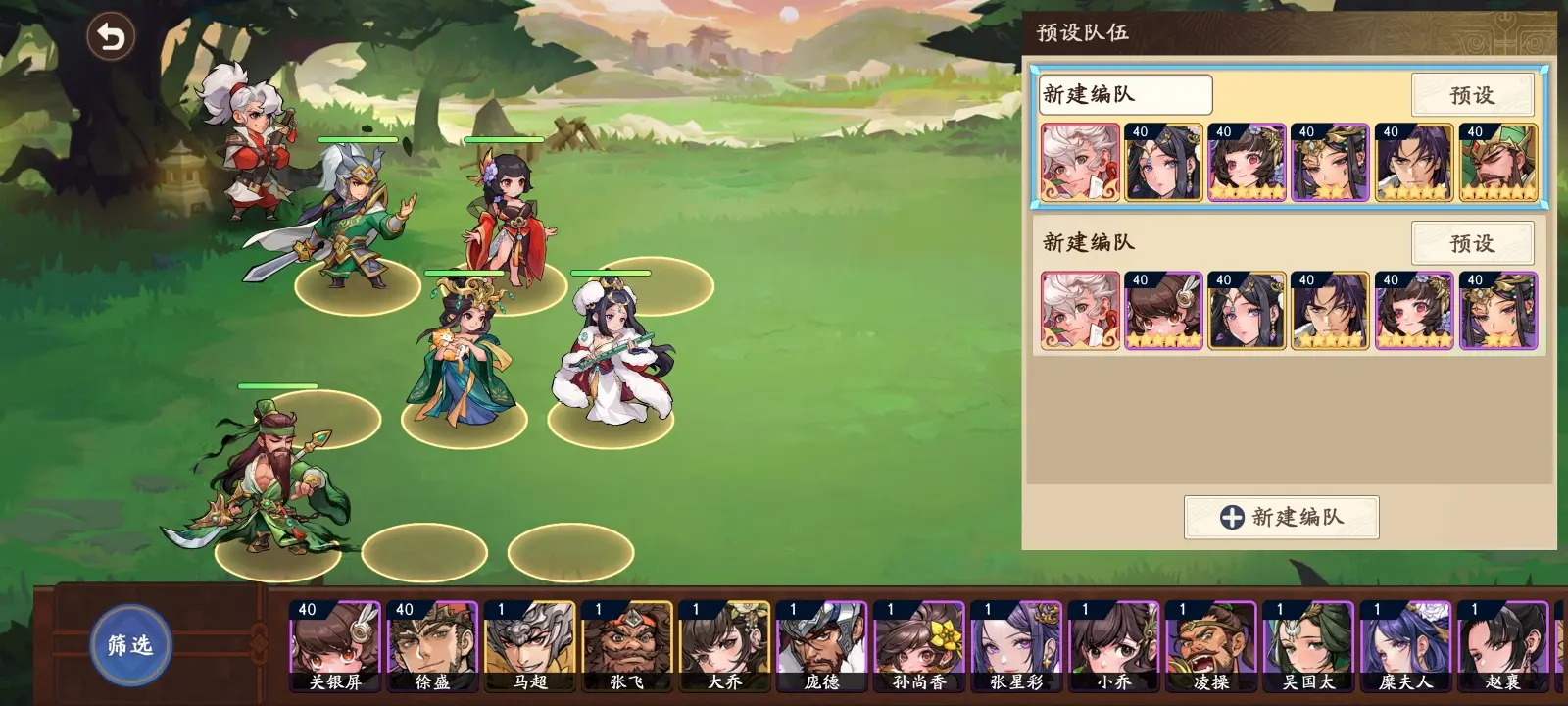Select 赵襄 icon in the hero roster
Viewport: 1568px width, 706px height.
[1502, 642]
